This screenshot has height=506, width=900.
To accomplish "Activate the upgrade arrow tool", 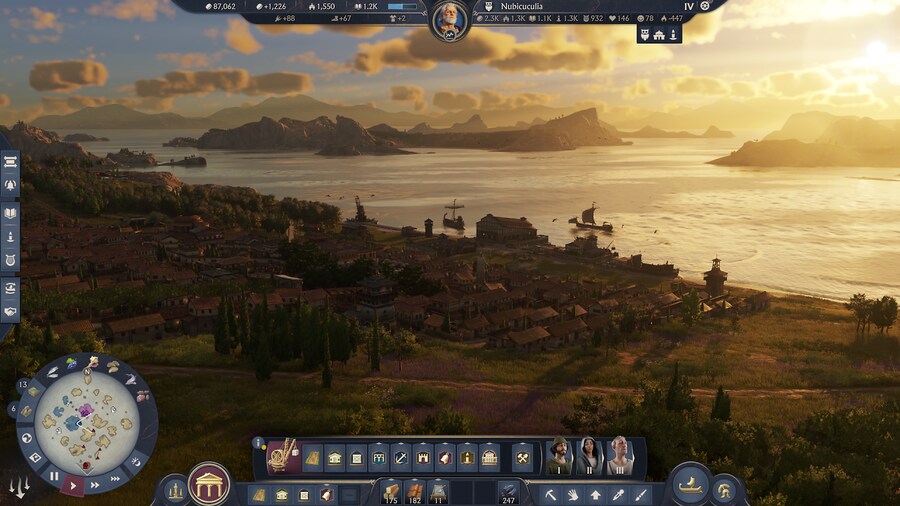I will pos(596,494).
